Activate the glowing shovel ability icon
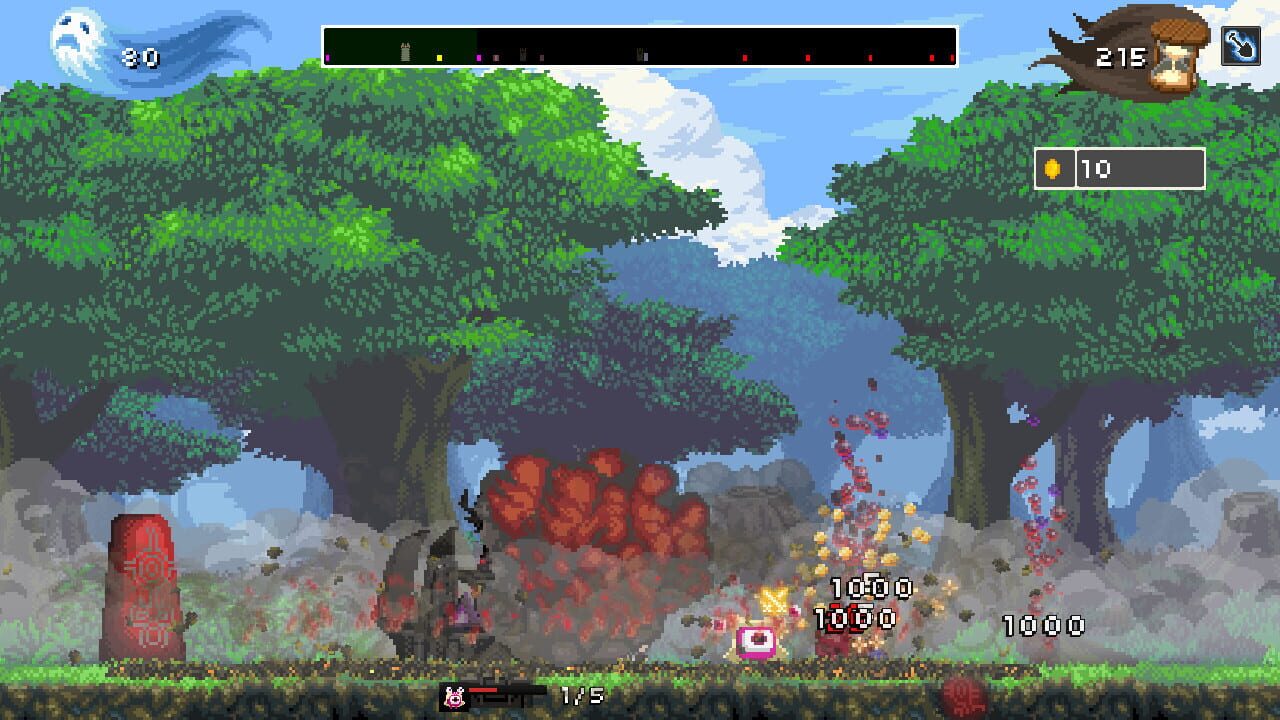The height and width of the screenshot is (720, 1280). [1243, 44]
